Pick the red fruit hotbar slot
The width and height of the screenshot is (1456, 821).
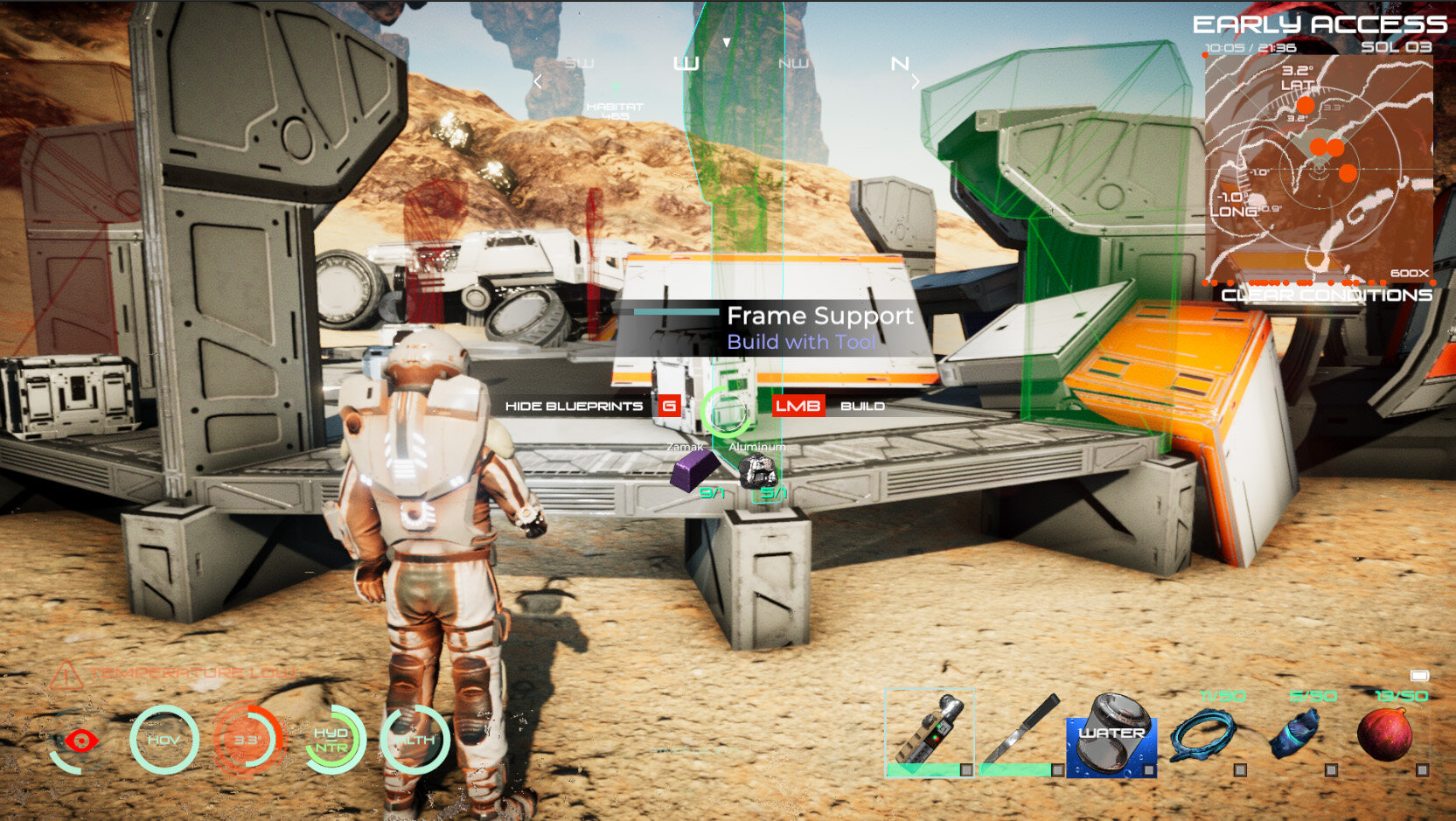point(1386,736)
